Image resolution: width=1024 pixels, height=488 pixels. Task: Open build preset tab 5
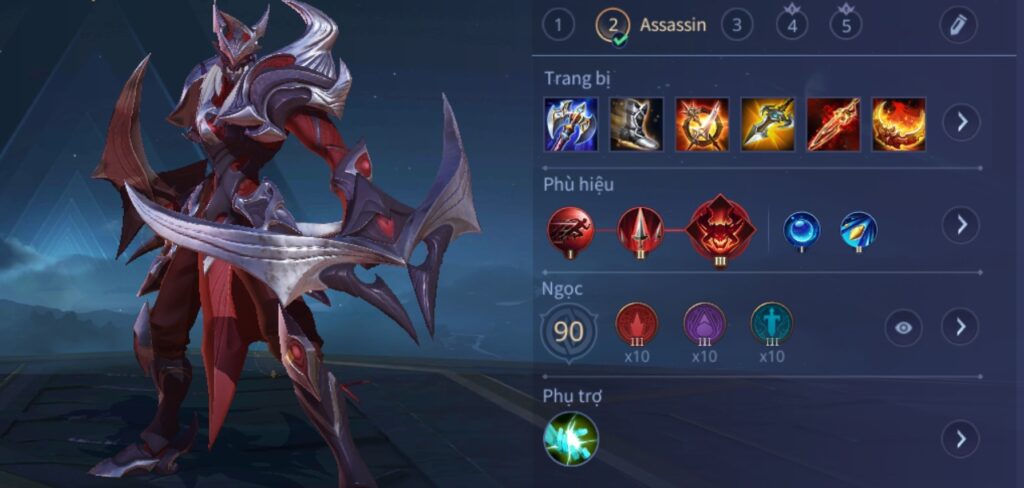click(846, 25)
